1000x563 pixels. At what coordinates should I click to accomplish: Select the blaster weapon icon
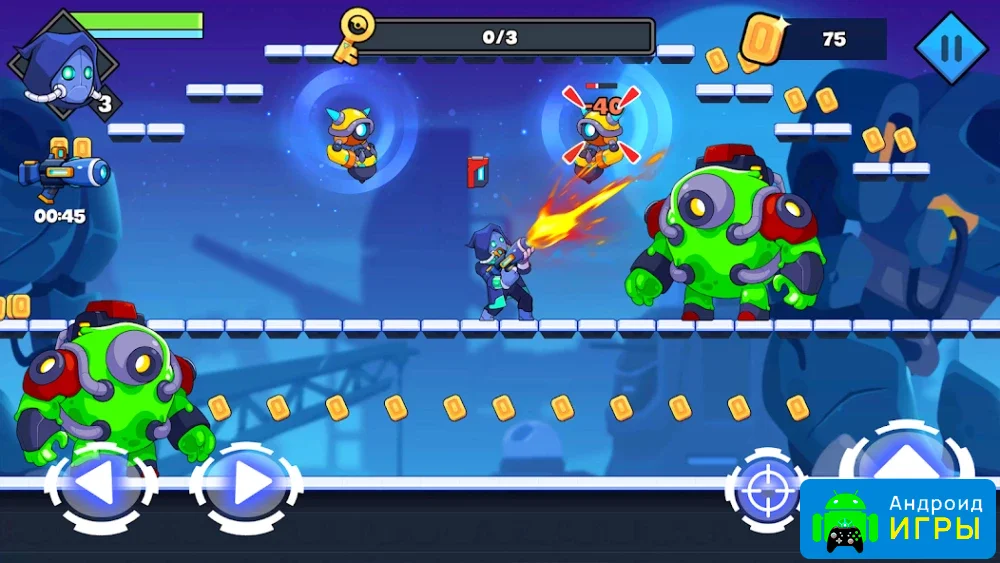tap(65, 173)
